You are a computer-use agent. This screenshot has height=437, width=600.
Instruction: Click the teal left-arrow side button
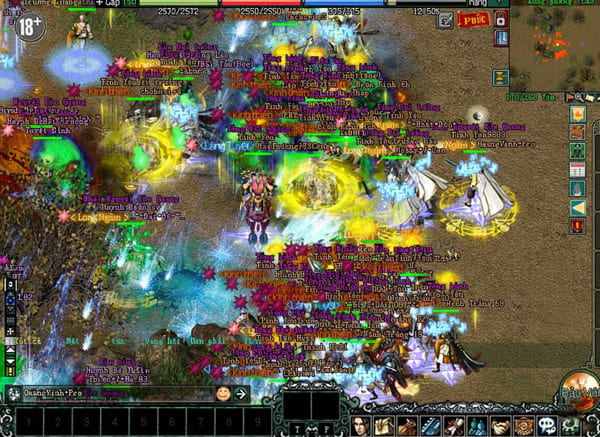coord(578,207)
